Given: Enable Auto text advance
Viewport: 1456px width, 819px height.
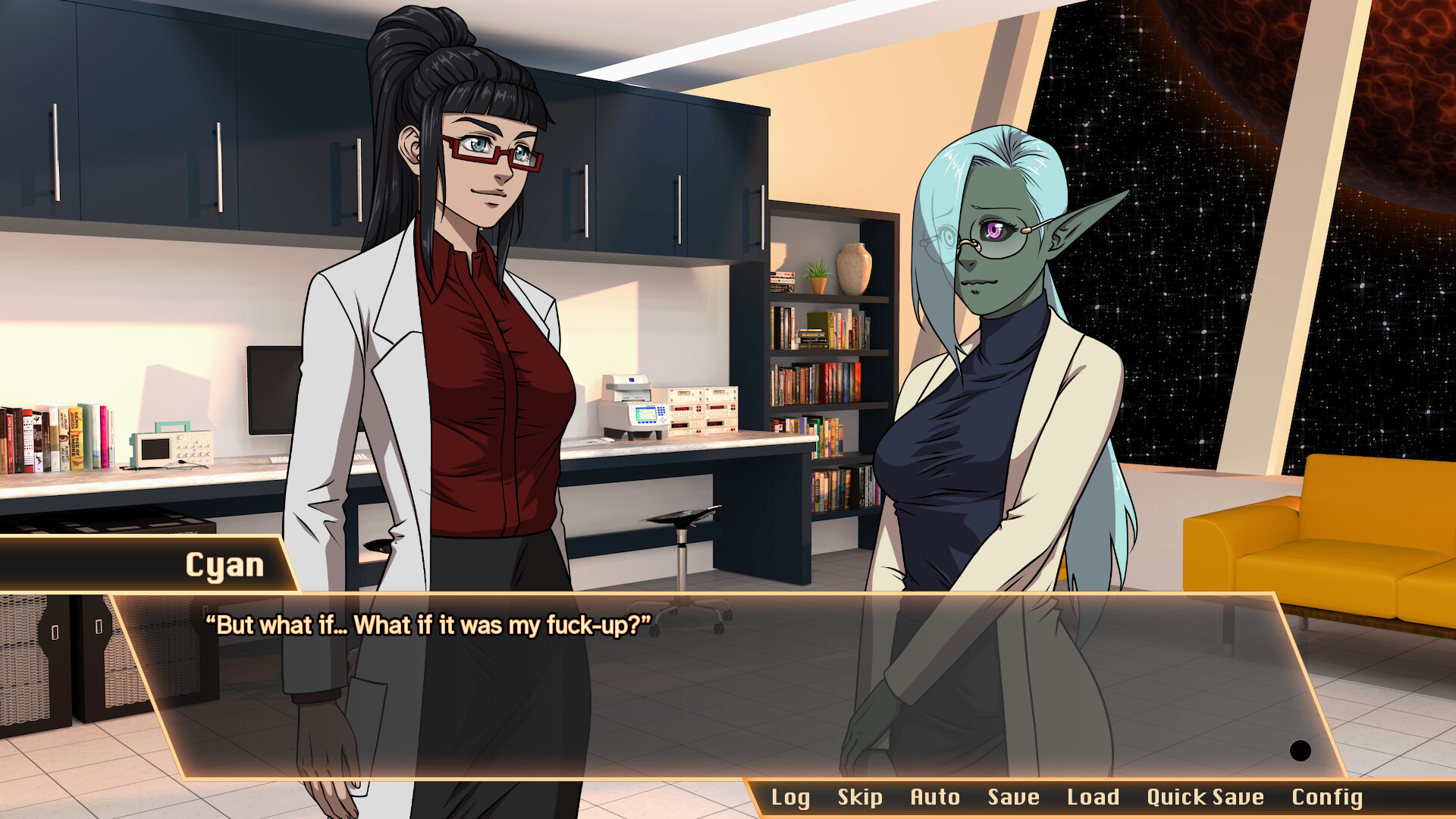Looking at the screenshot, I should click(935, 797).
